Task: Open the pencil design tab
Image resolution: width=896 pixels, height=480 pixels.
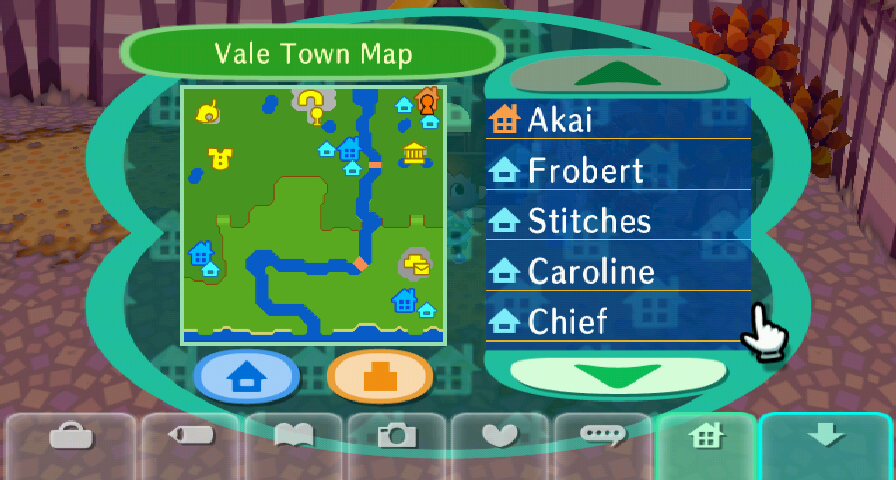Action: coord(189,436)
